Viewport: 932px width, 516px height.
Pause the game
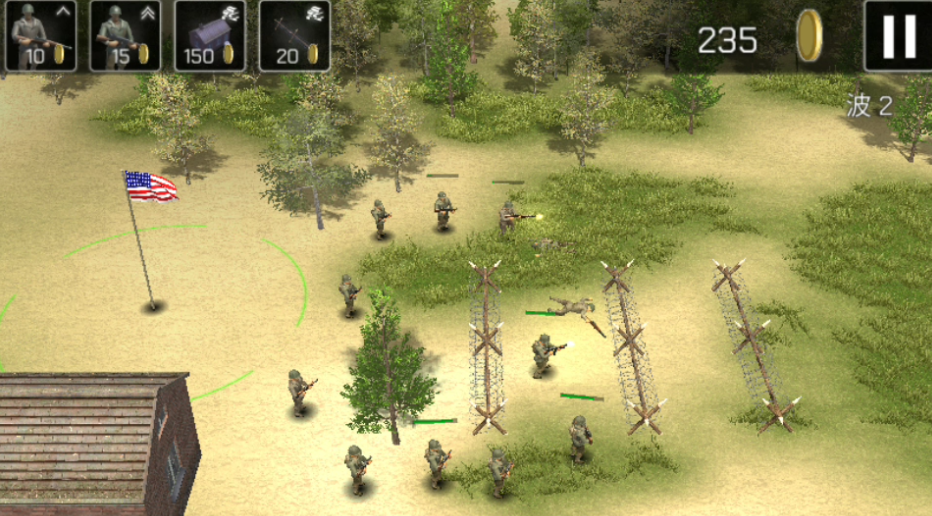[x=897, y=35]
